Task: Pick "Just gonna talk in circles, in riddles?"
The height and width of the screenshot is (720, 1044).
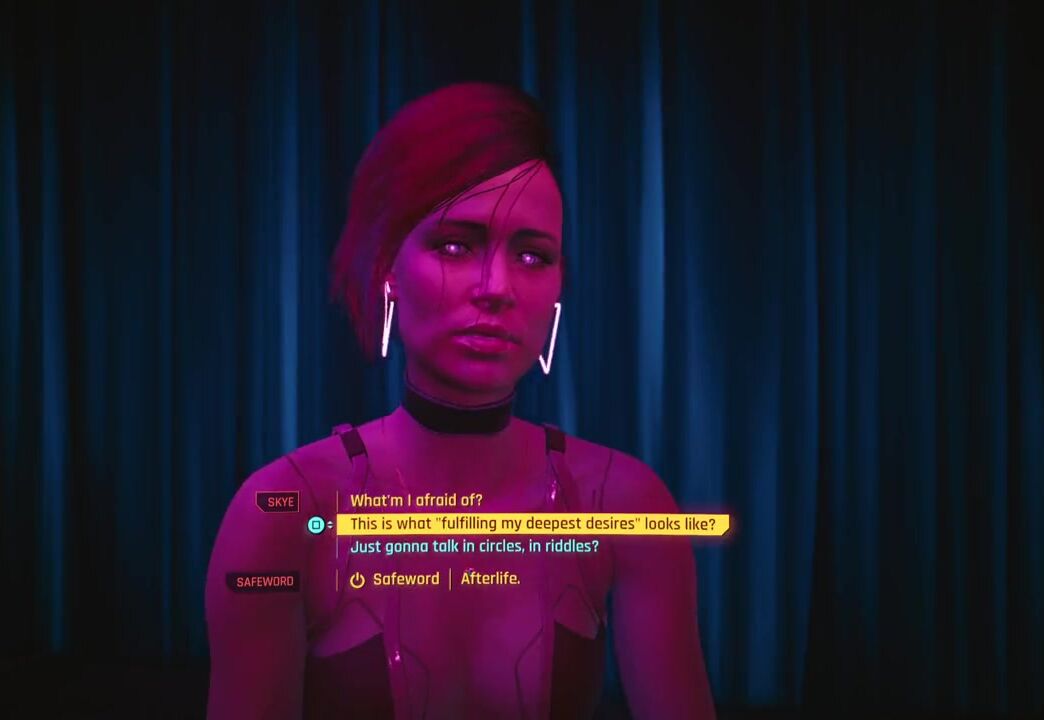Action: tap(474, 547)
